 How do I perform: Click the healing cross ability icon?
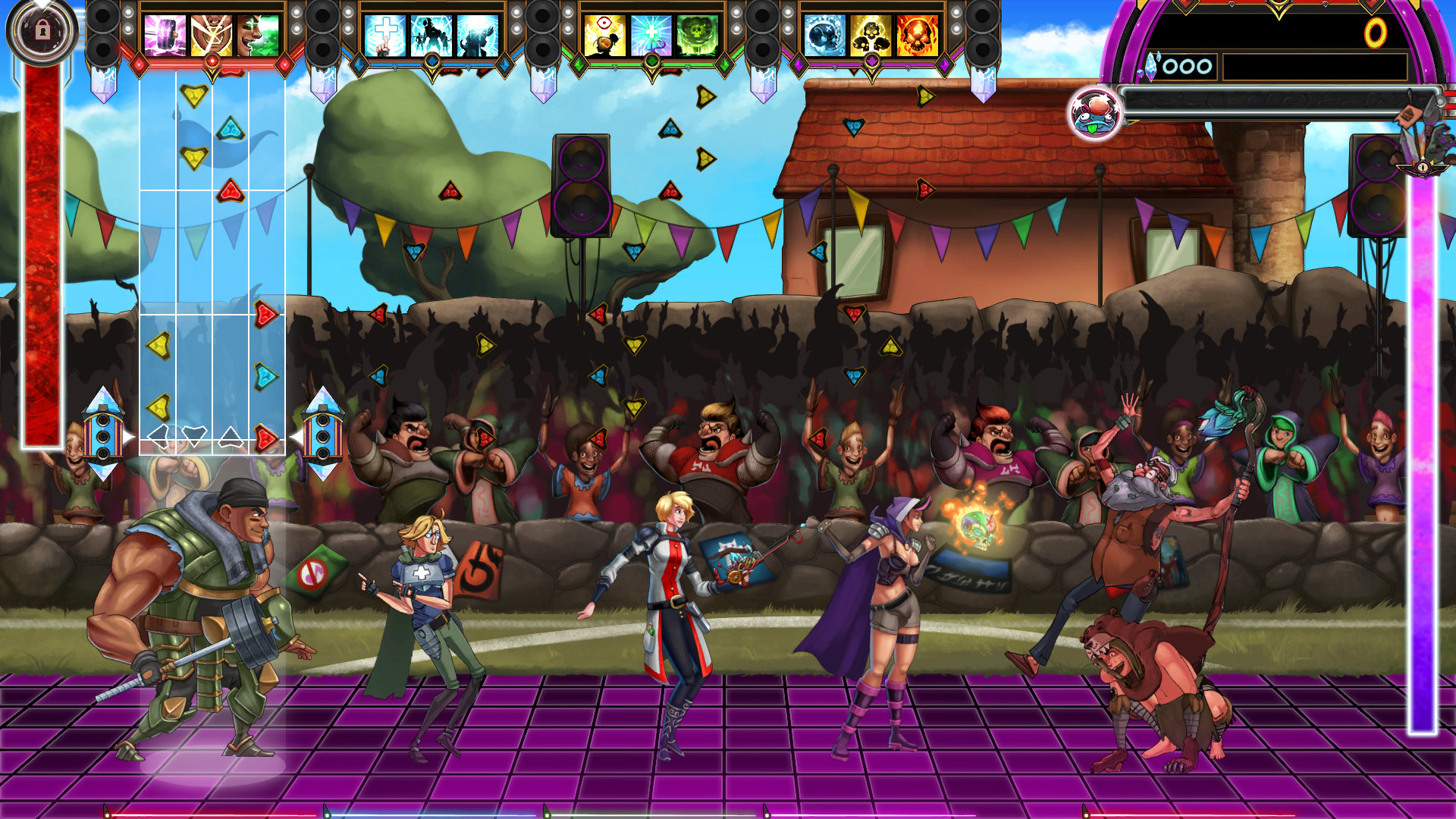[x=385, y=34]
